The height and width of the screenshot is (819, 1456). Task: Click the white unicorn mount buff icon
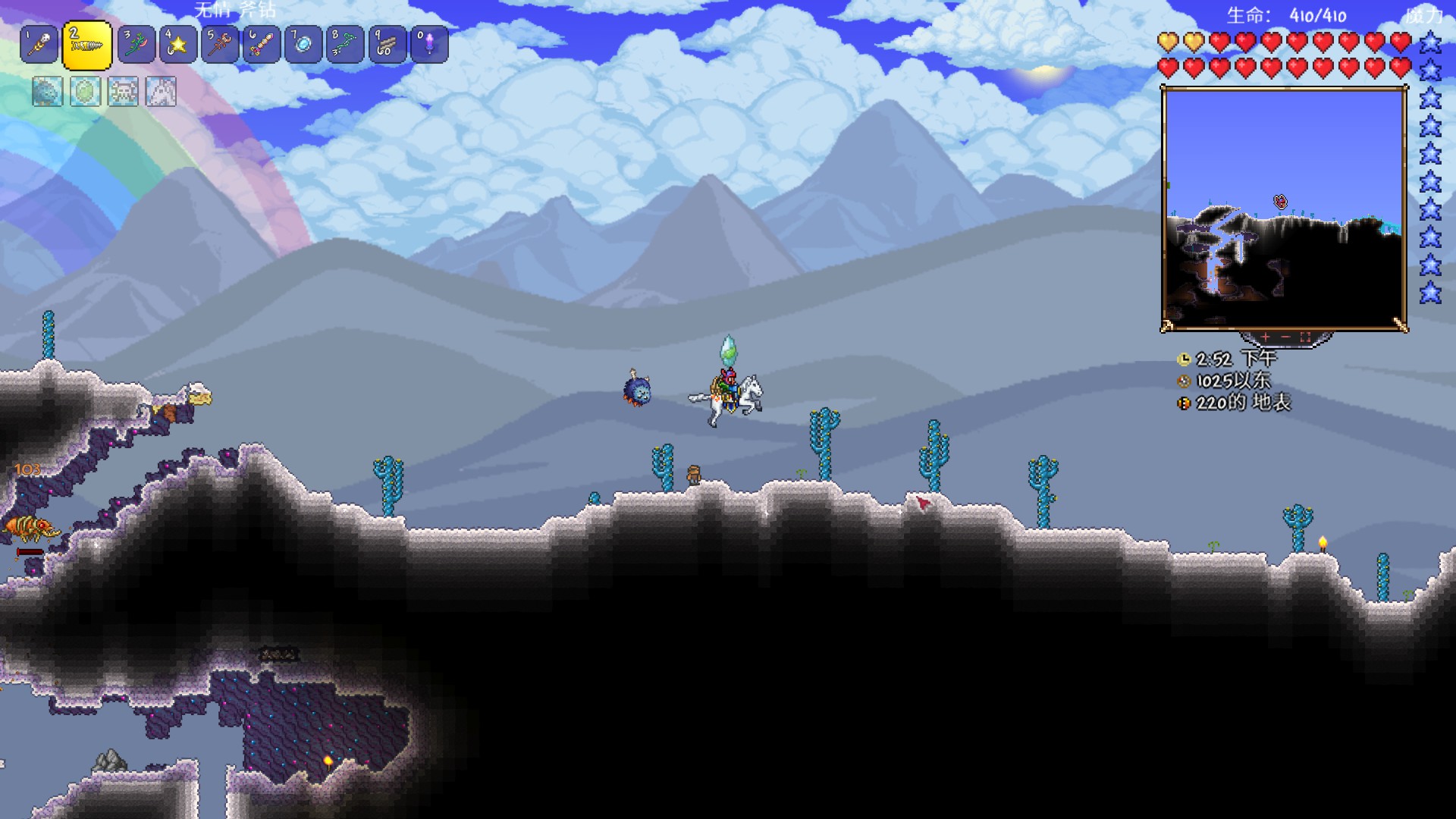pos(161,93)
